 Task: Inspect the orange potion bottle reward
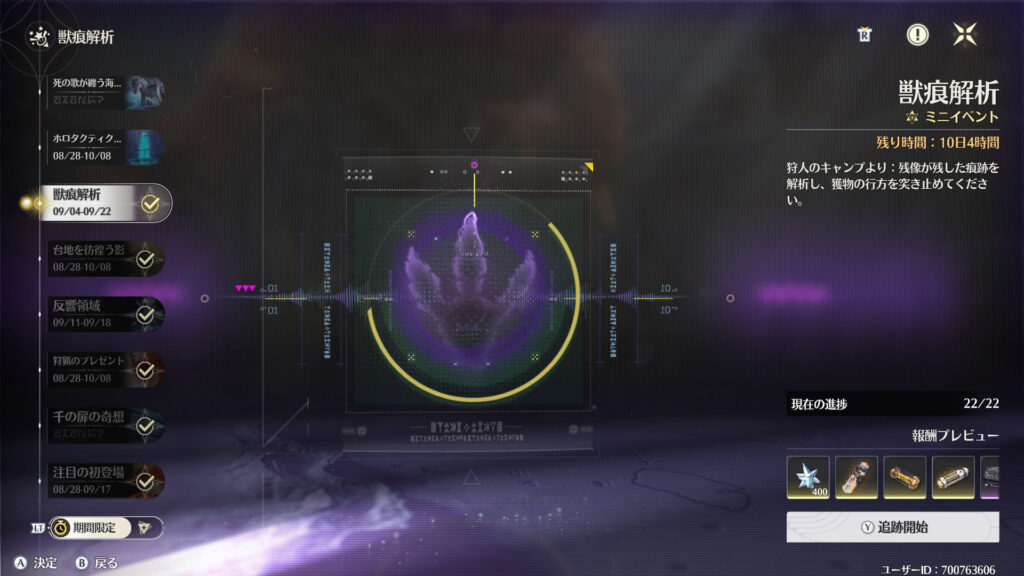point(856,478)
